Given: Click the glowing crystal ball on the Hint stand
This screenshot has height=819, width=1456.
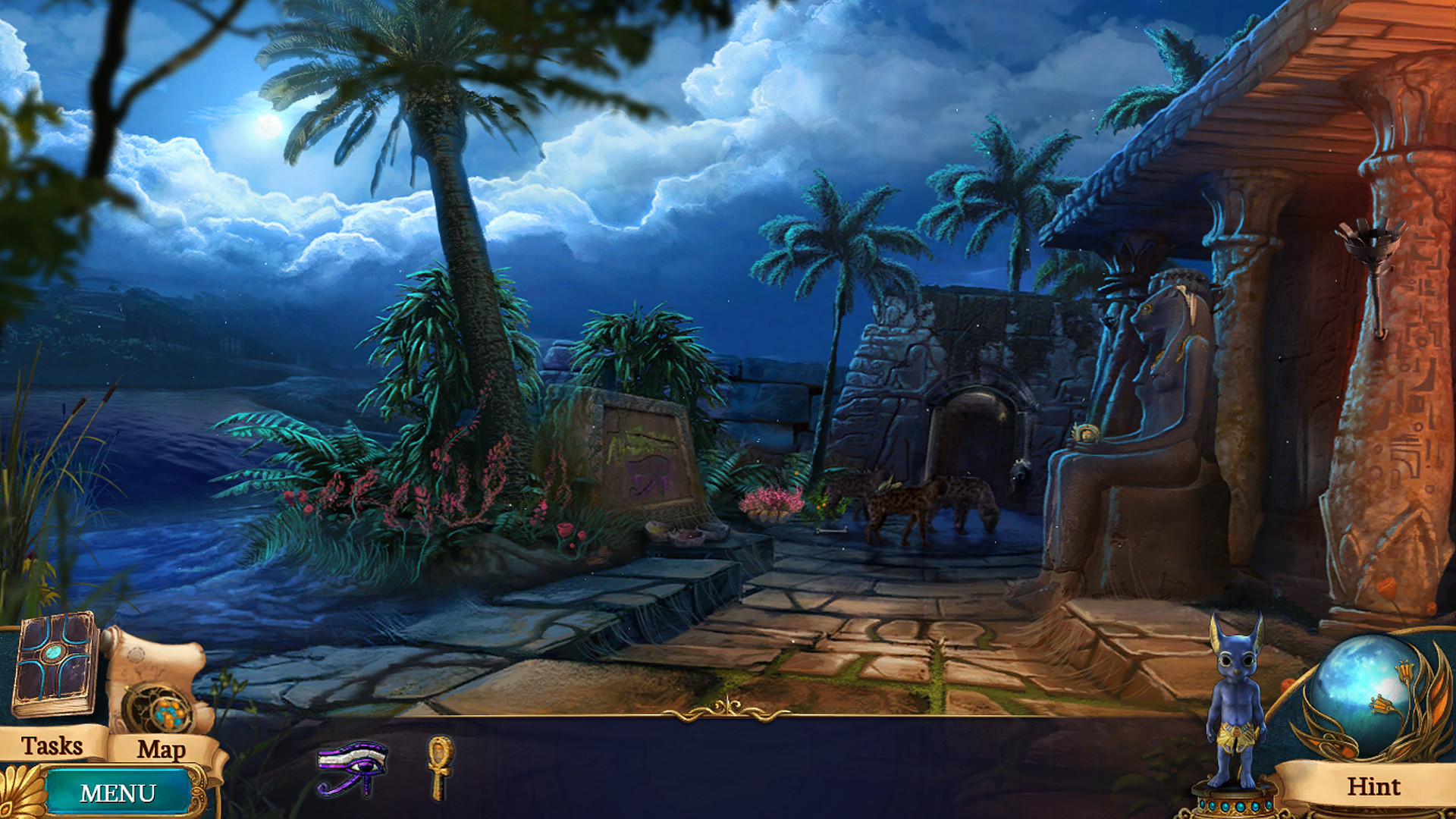Looking at the screenshot, I should [1367, 690].
